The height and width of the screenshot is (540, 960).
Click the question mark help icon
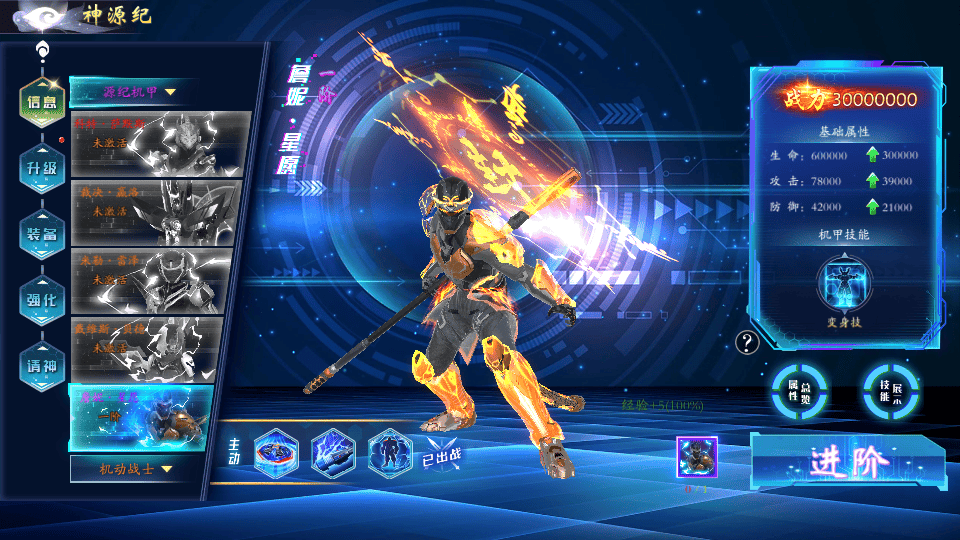click(747, 343)
